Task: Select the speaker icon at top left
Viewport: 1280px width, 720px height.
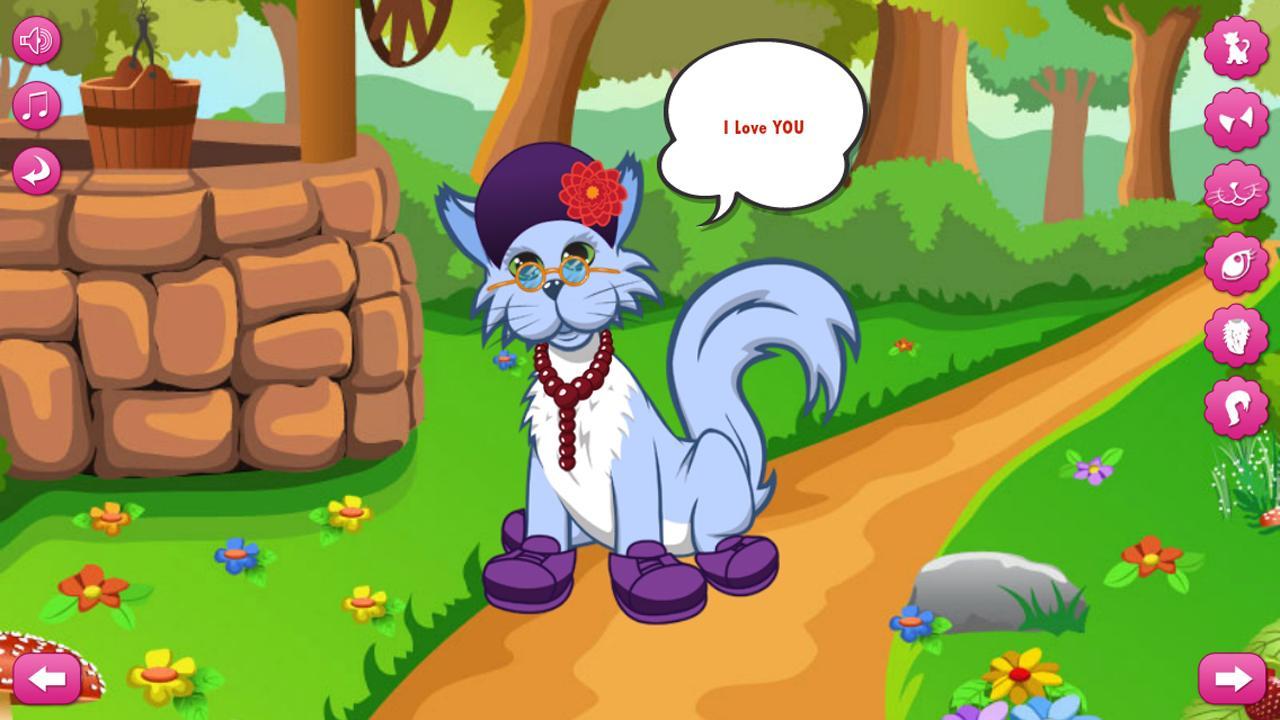Action: tap(37, 40)
